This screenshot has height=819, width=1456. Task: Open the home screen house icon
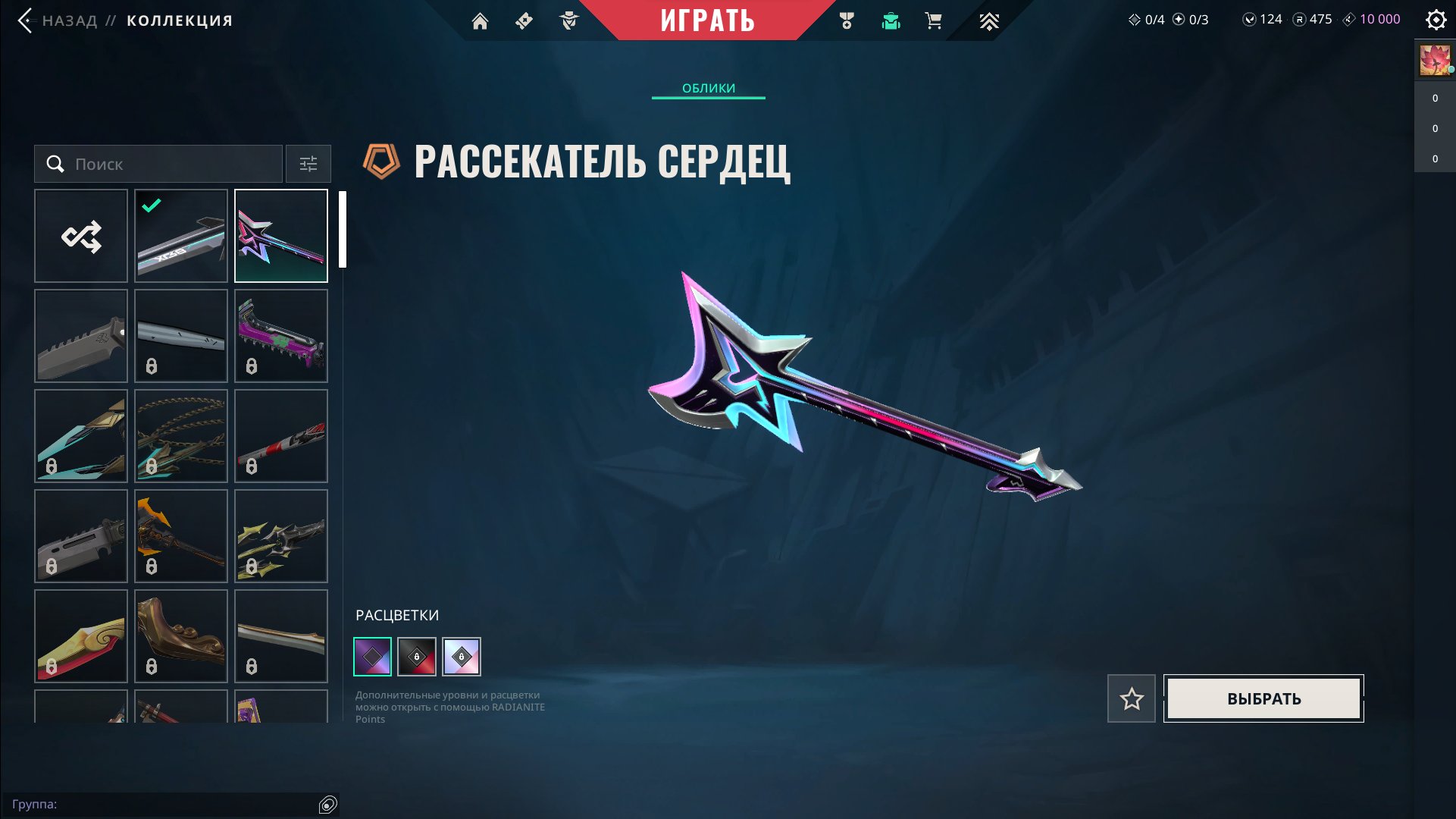(481, 20)
